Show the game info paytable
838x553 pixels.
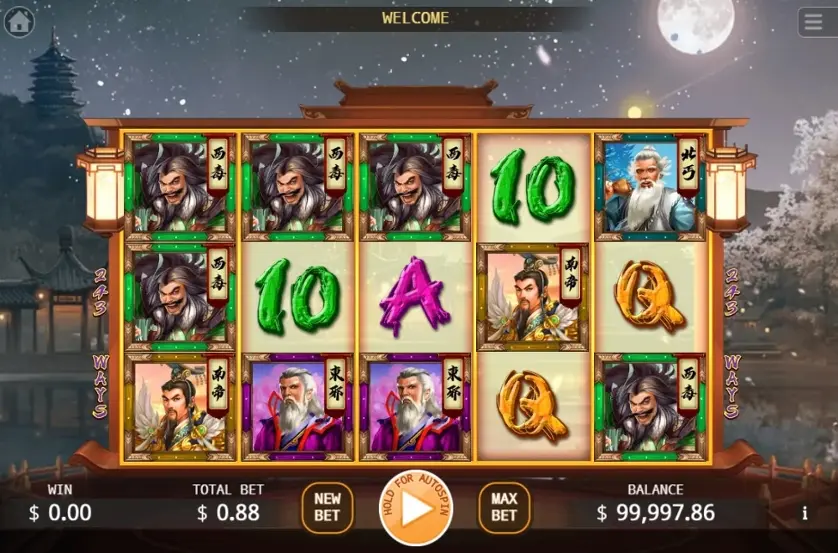pos(805,513)
